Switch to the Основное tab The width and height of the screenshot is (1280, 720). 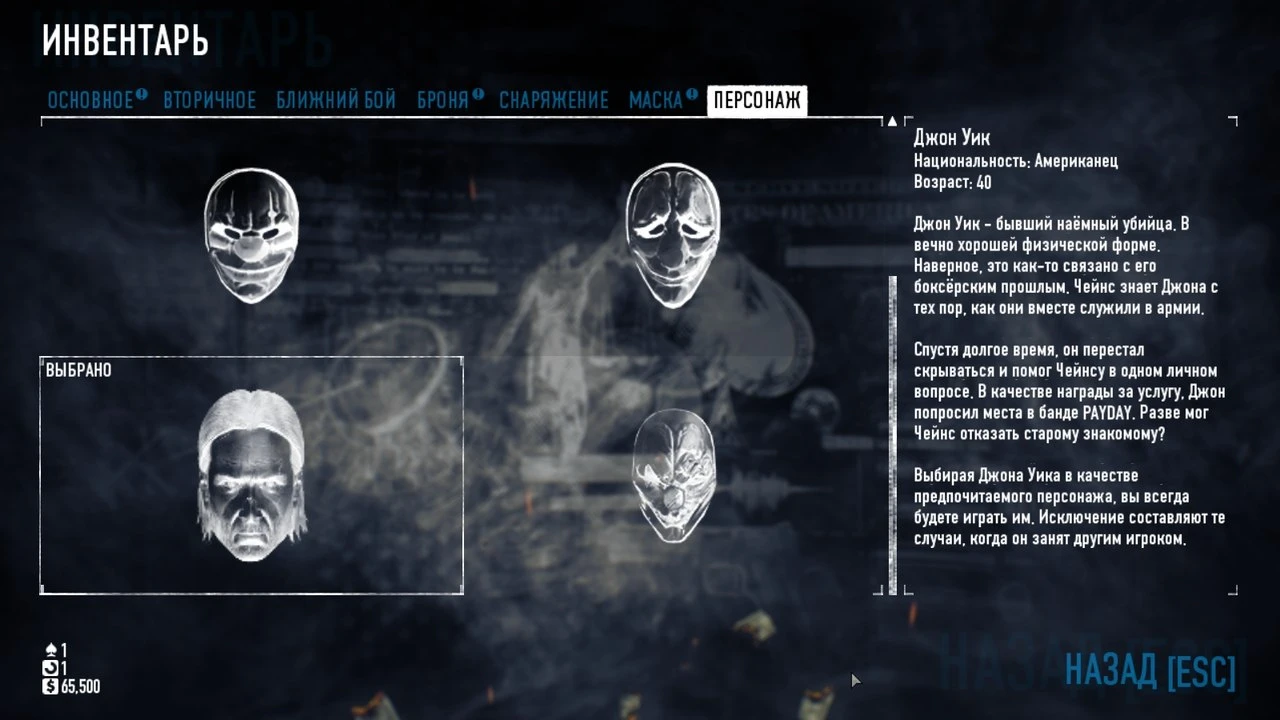tap(88, 100)
